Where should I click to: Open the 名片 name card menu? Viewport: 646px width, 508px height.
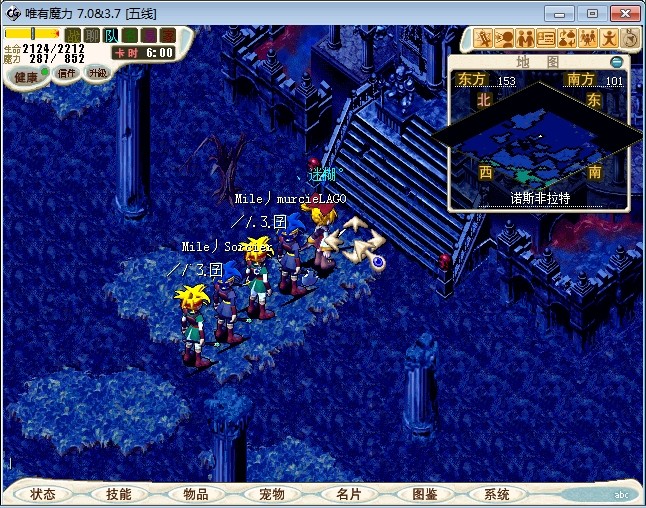pos(348,494)
